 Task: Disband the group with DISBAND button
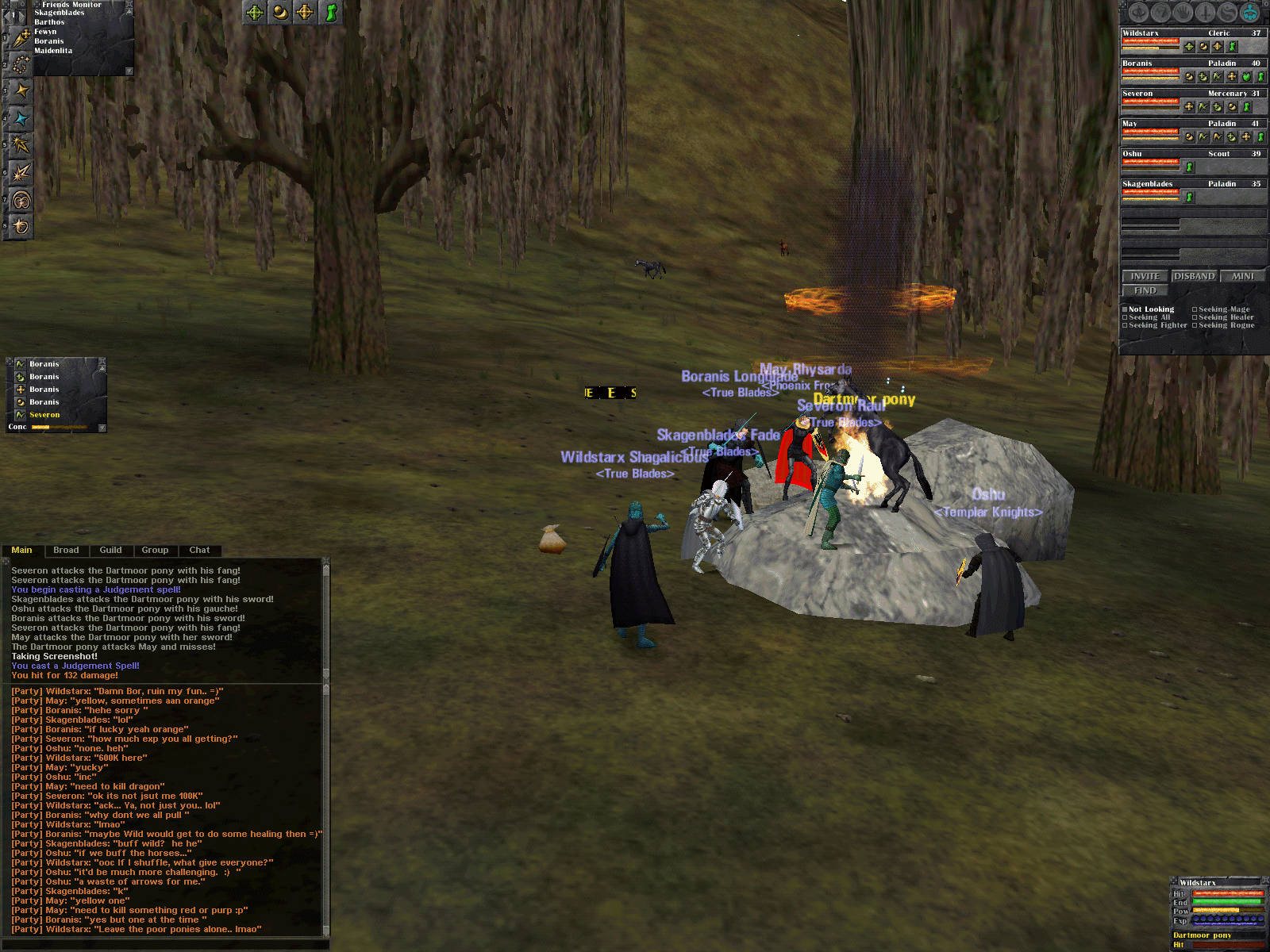pyautogui.click(x=1194, y=276)
